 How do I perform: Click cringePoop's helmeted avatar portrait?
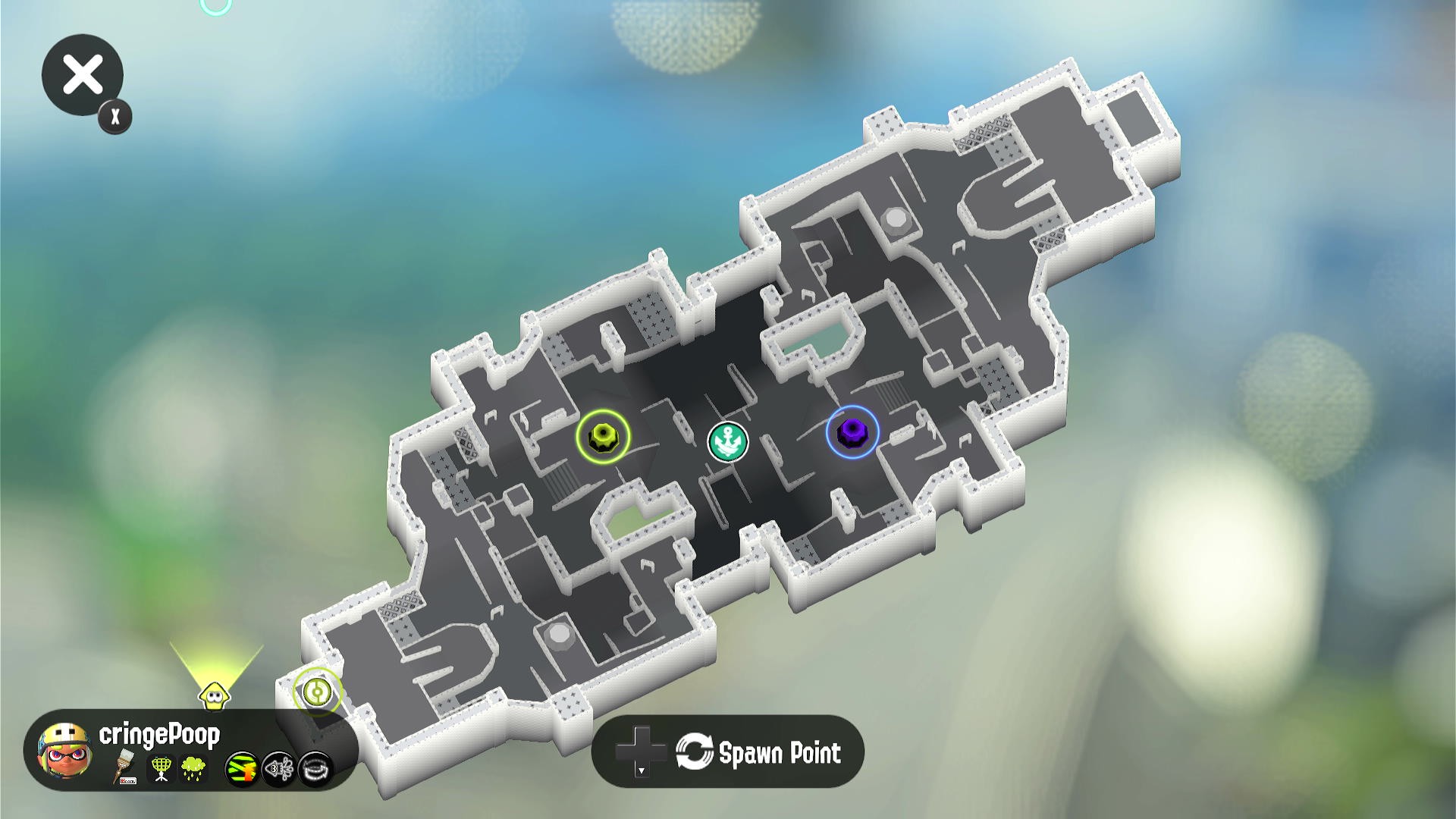66,751
